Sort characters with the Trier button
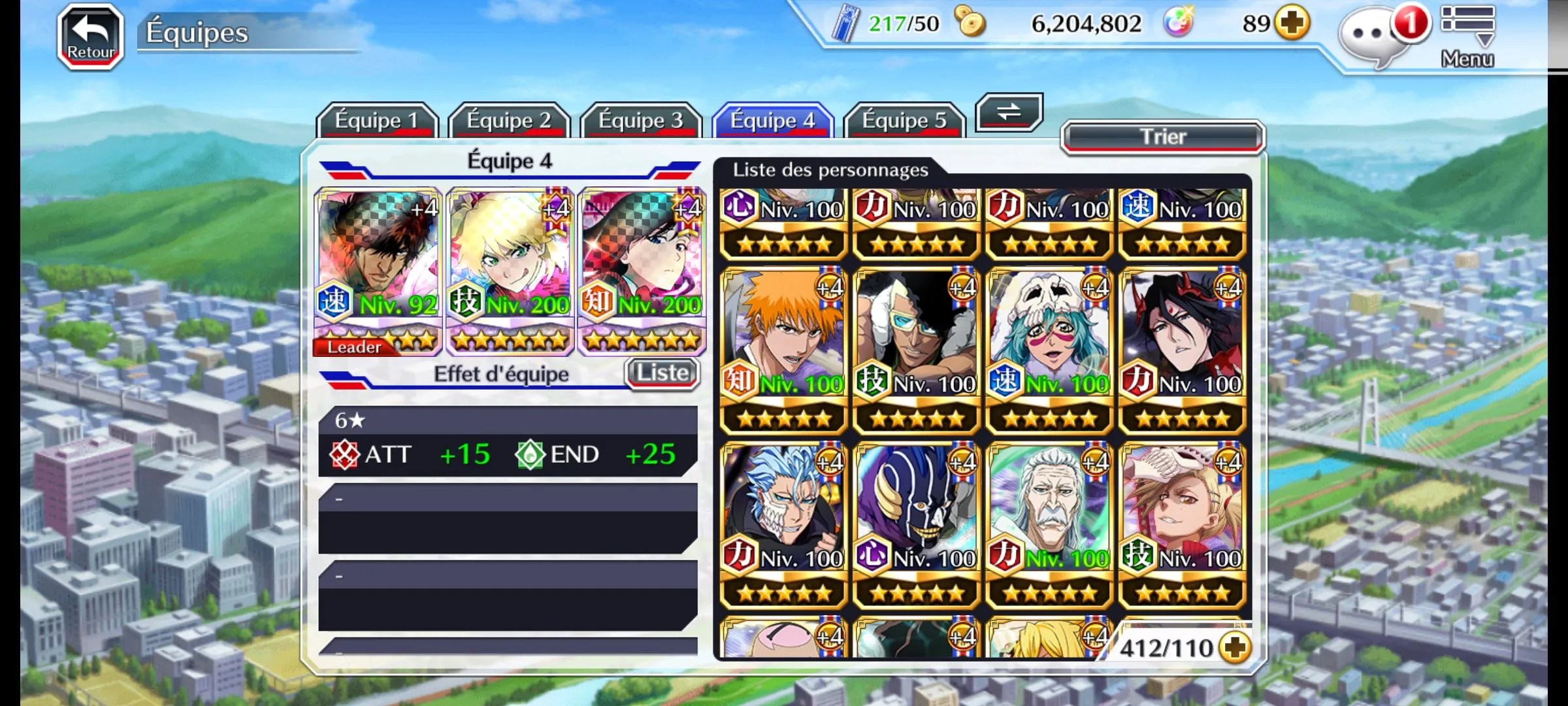Image resolution: width=1568 pixels, height=706 pixels. coord(1163,137)
